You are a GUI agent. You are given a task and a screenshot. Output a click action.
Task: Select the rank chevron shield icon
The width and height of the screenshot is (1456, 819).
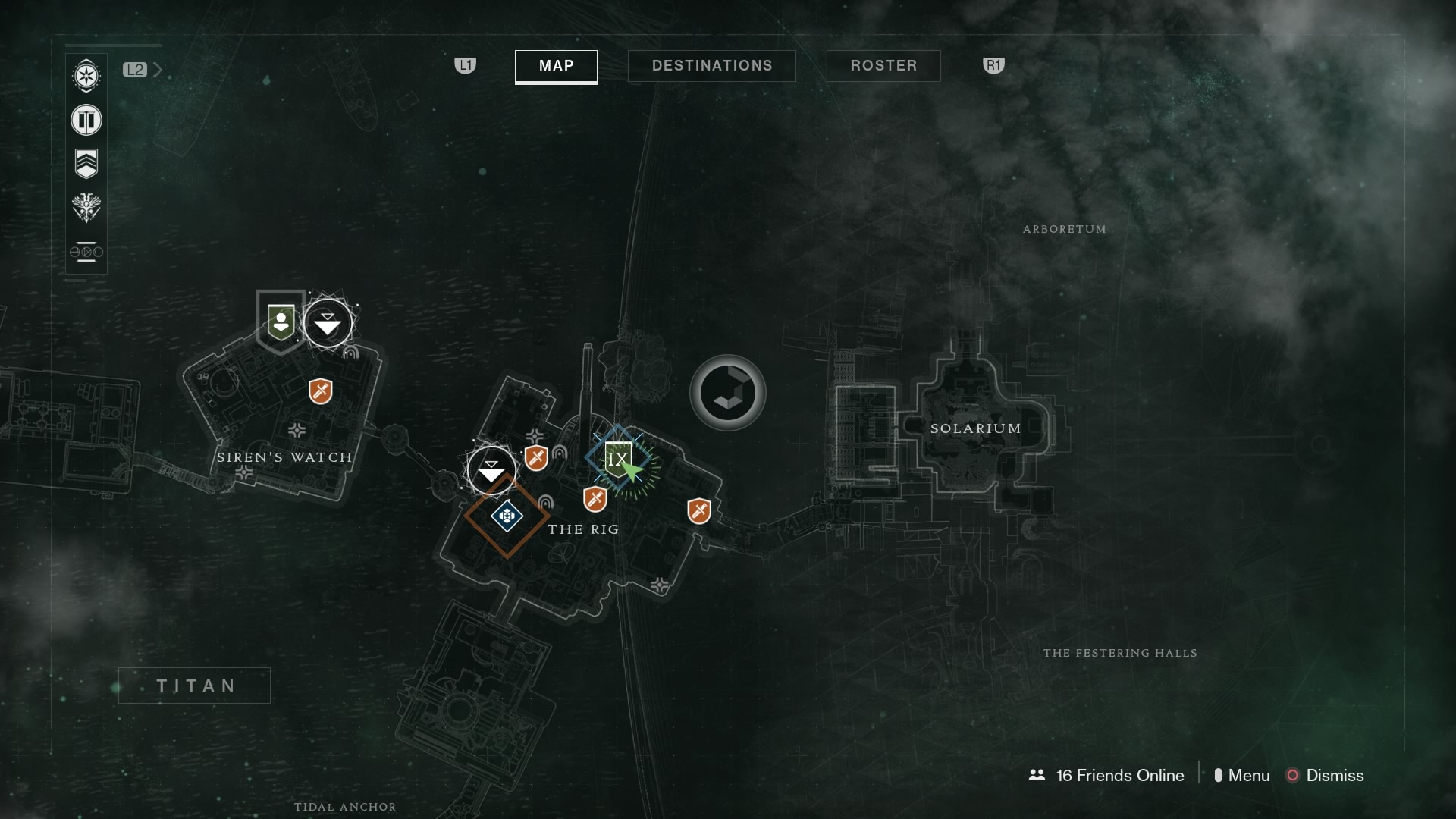point(86,162)
